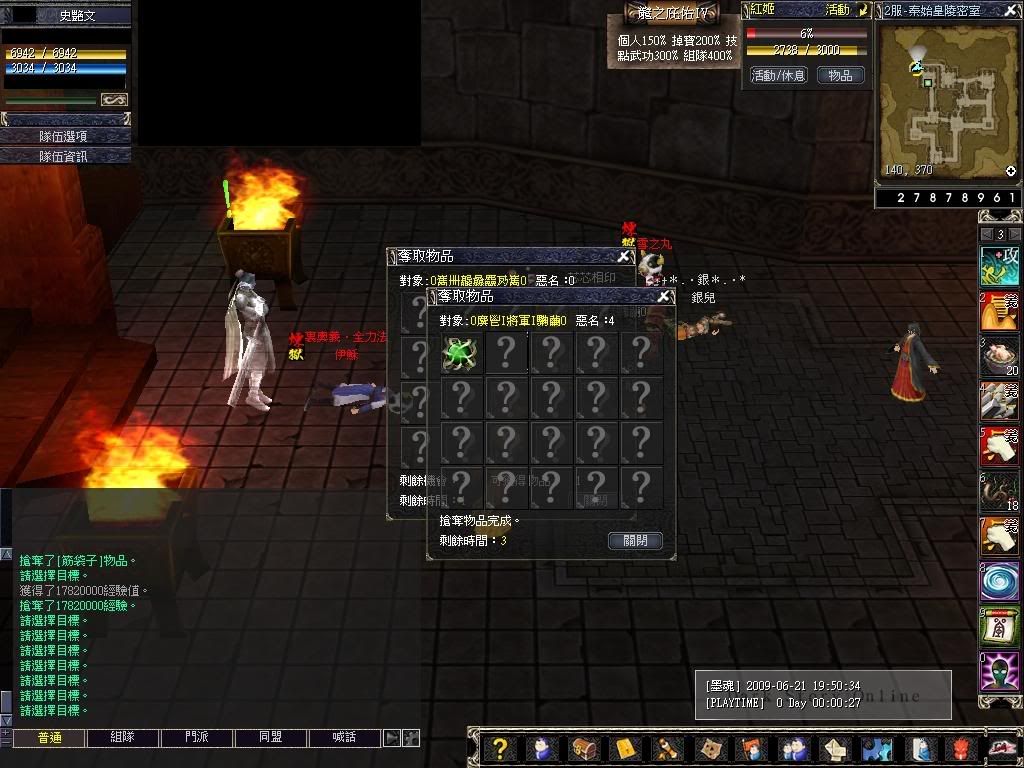Open the blue puzzle piece icon in toolbar

tap(877, 748)
